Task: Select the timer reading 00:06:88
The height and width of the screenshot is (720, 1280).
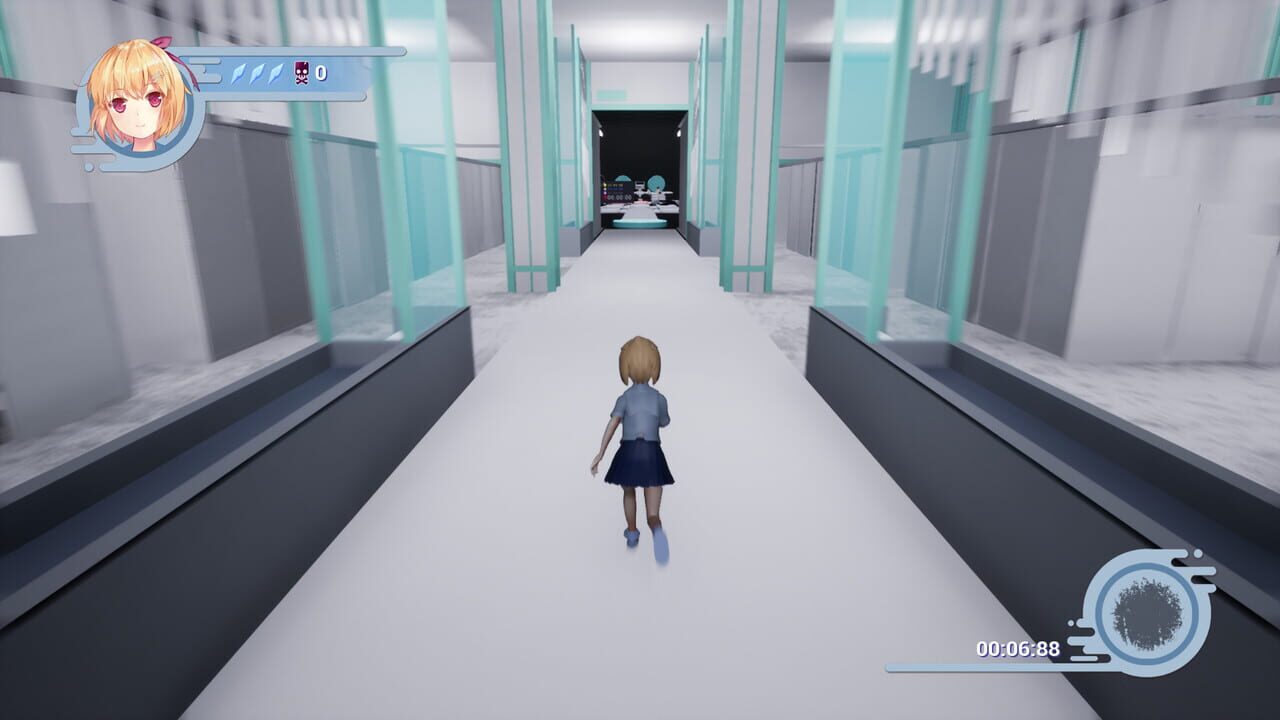Action: click(x=1017, y=650)
